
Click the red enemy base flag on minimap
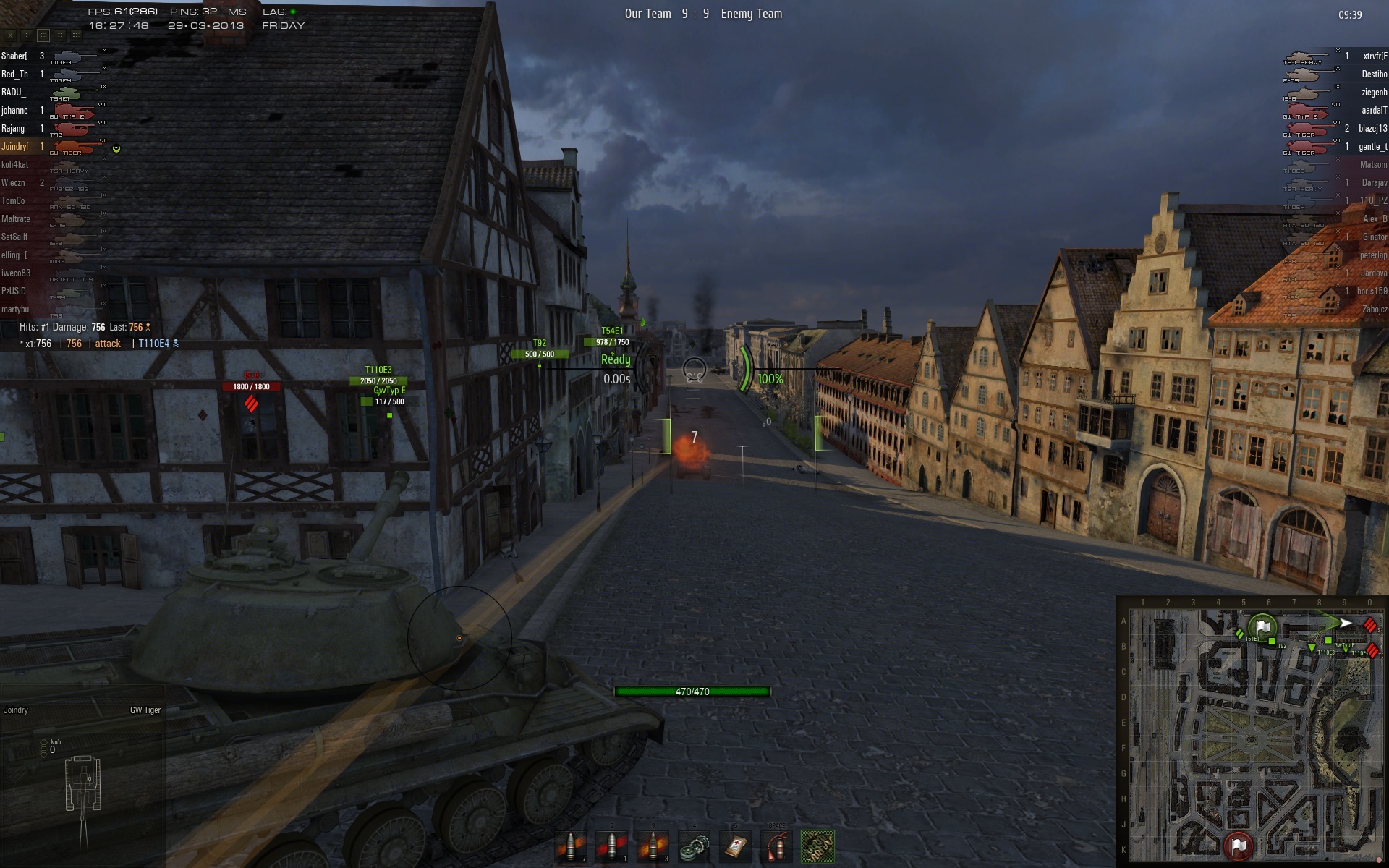point(1239,845)
